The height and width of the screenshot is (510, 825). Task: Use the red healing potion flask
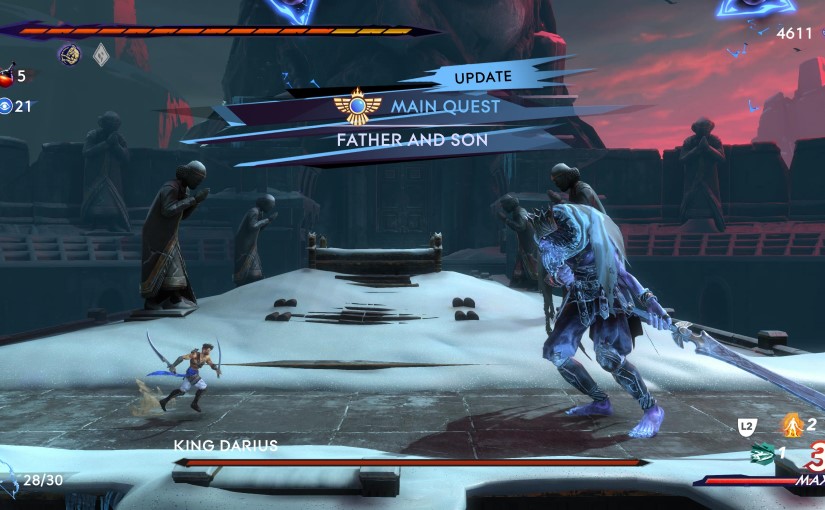[x=7, y=75]
